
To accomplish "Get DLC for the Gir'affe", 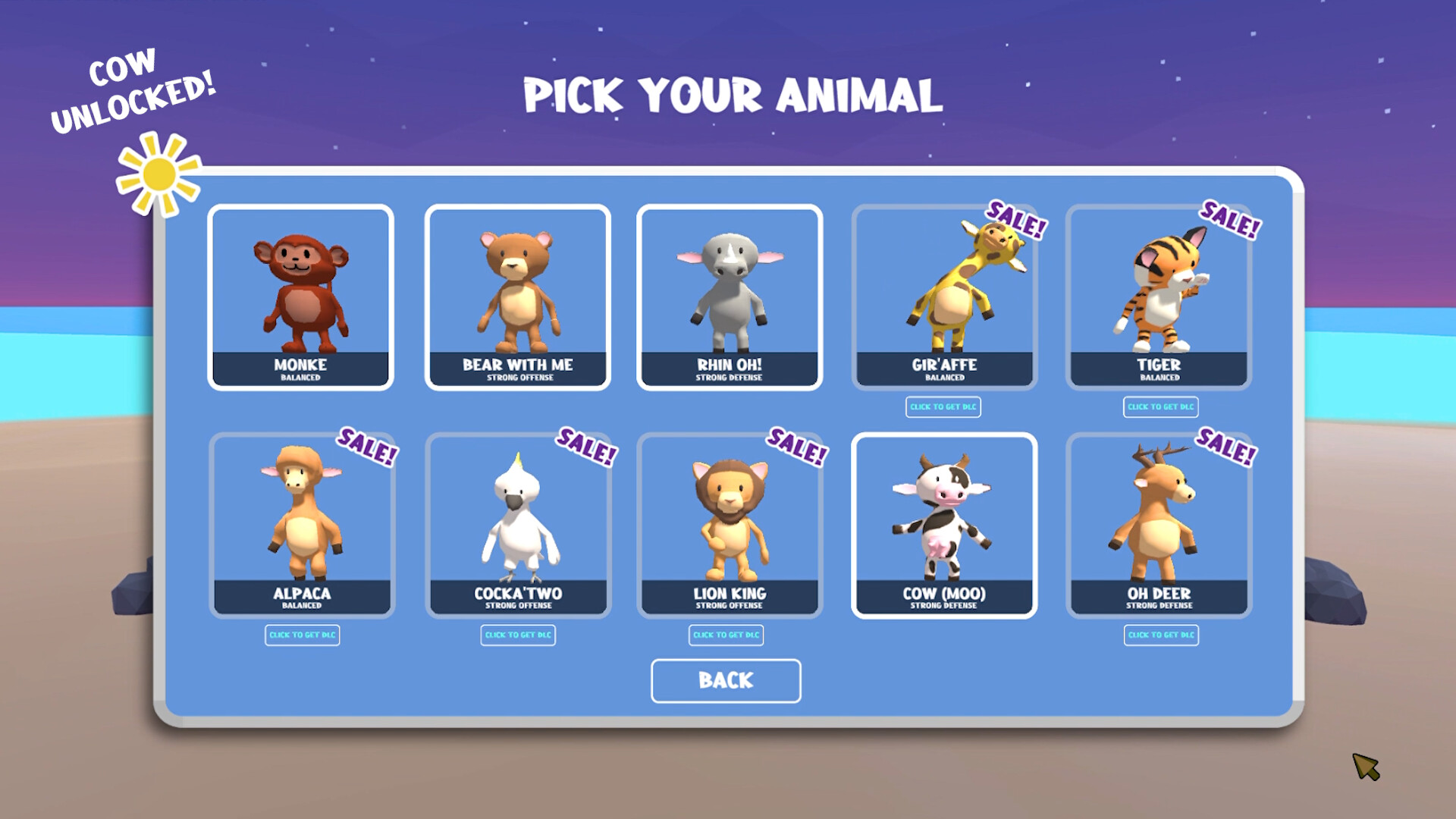I will tap(943, 407).
